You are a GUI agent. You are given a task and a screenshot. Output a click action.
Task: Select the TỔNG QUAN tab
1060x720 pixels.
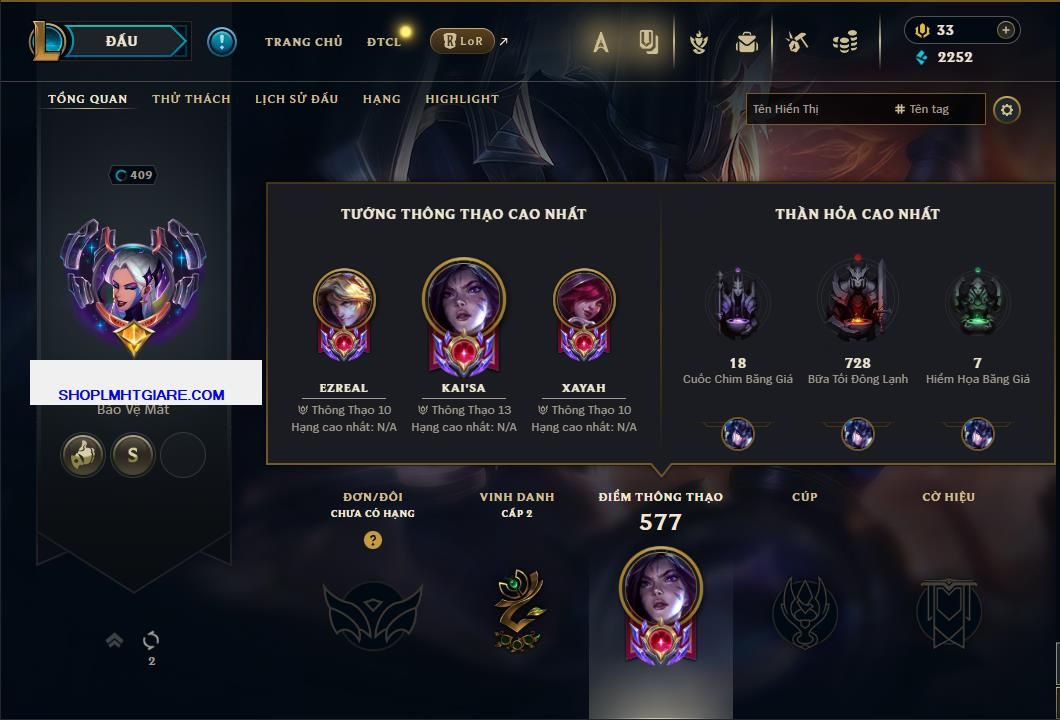88,99
